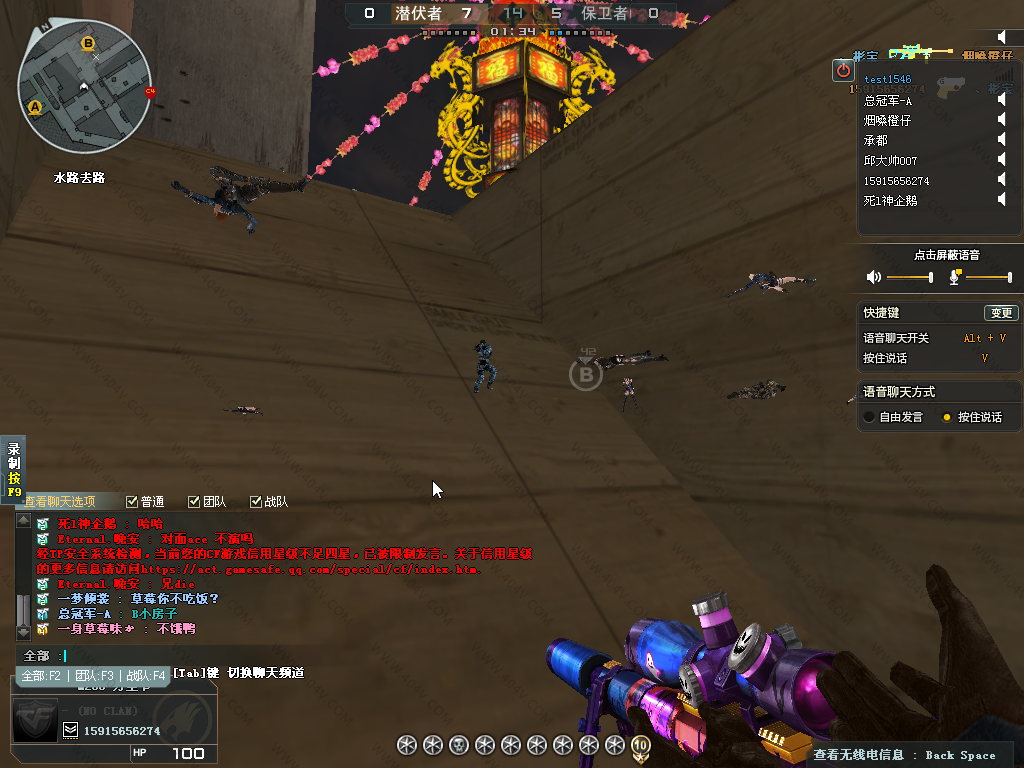Viewport: 1024px width, 768px height.
Task: Click the speaker volume slider
Action: 909,277
